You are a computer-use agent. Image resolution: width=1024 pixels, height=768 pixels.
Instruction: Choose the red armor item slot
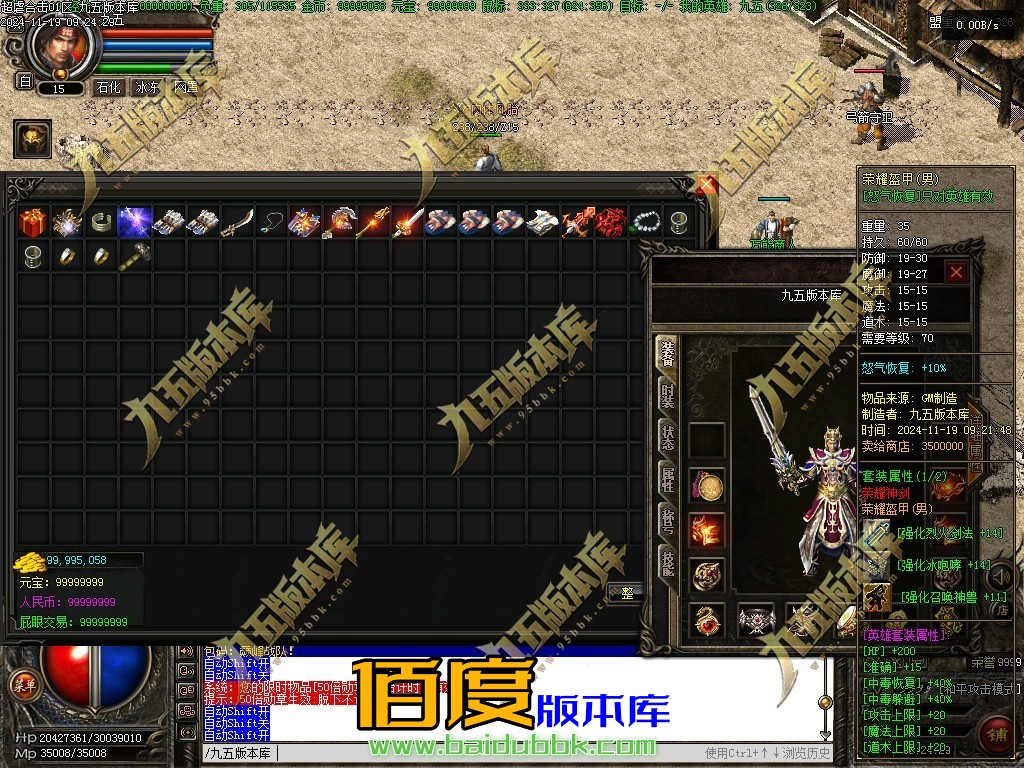(611, 221)
